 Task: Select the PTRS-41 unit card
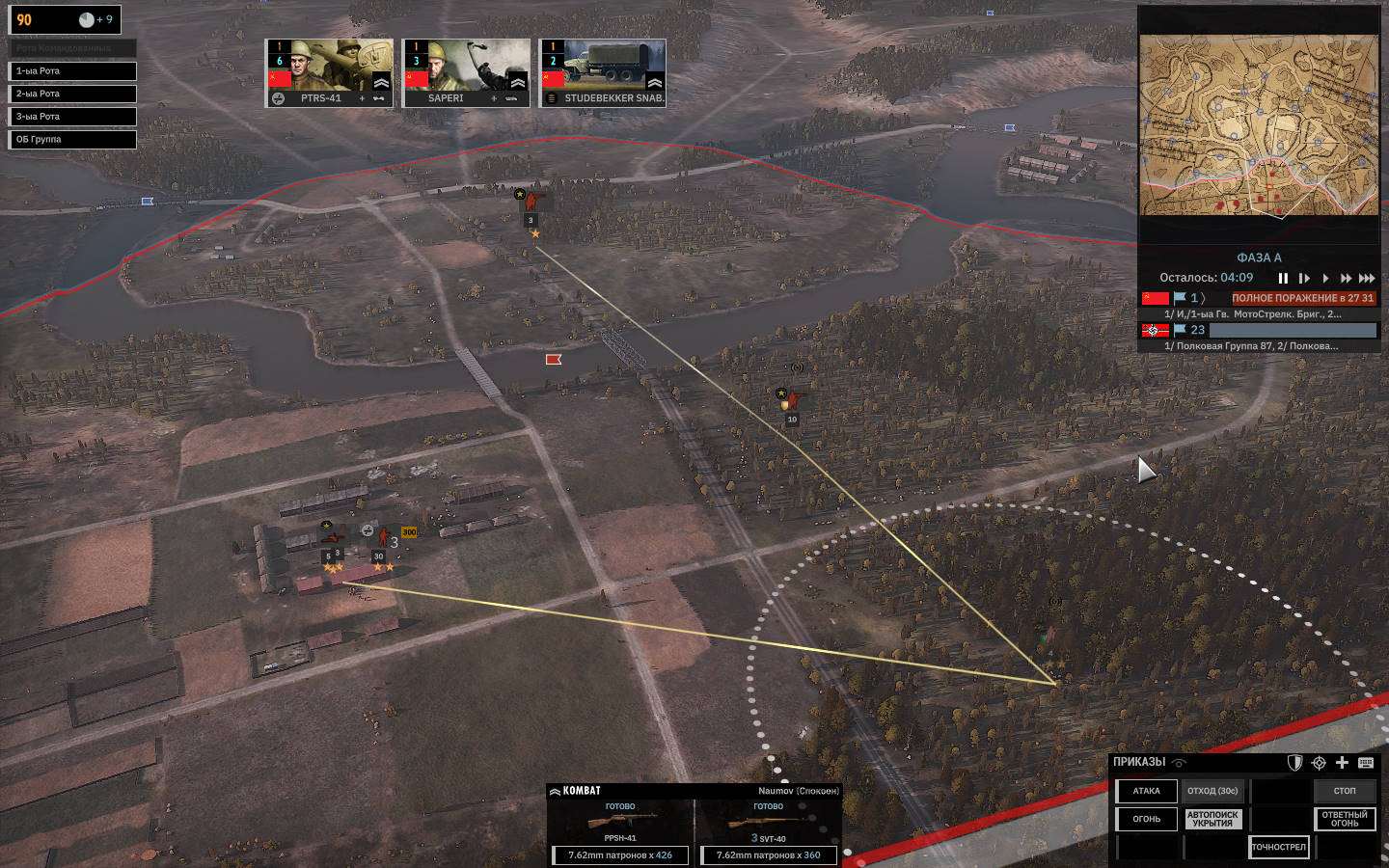click(329, 72)
